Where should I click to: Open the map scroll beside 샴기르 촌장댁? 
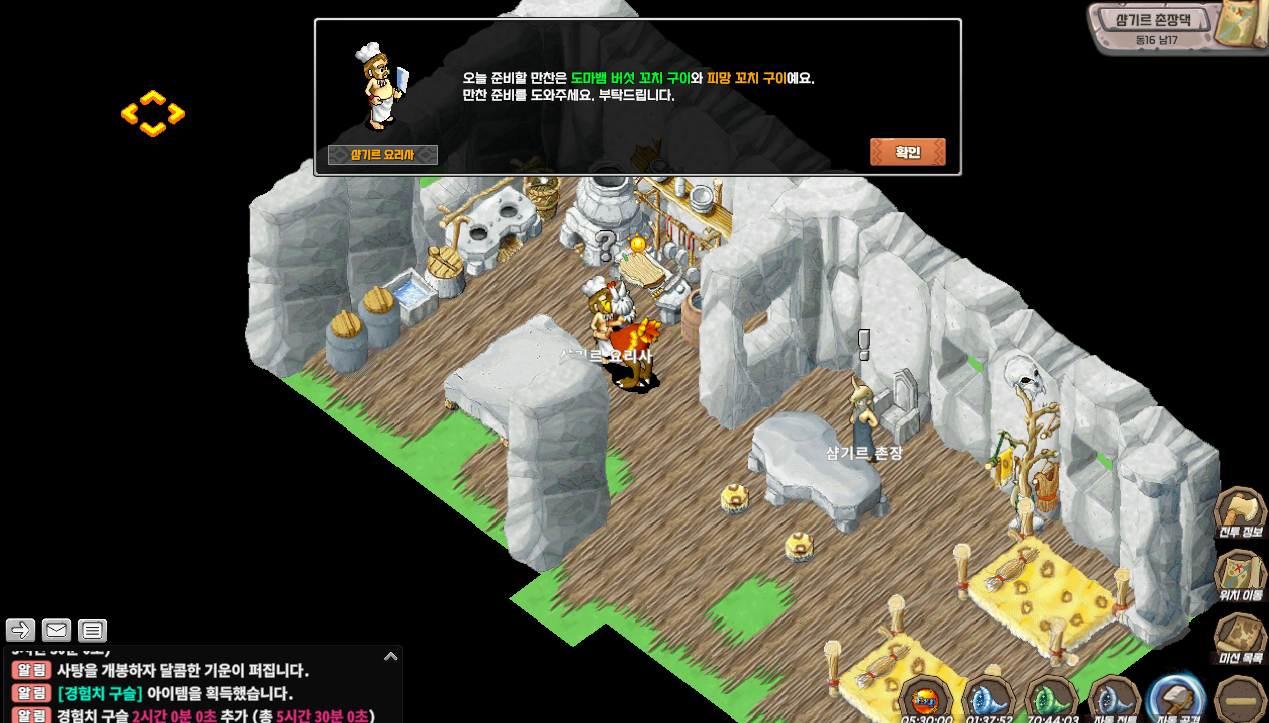(1238, 25)
